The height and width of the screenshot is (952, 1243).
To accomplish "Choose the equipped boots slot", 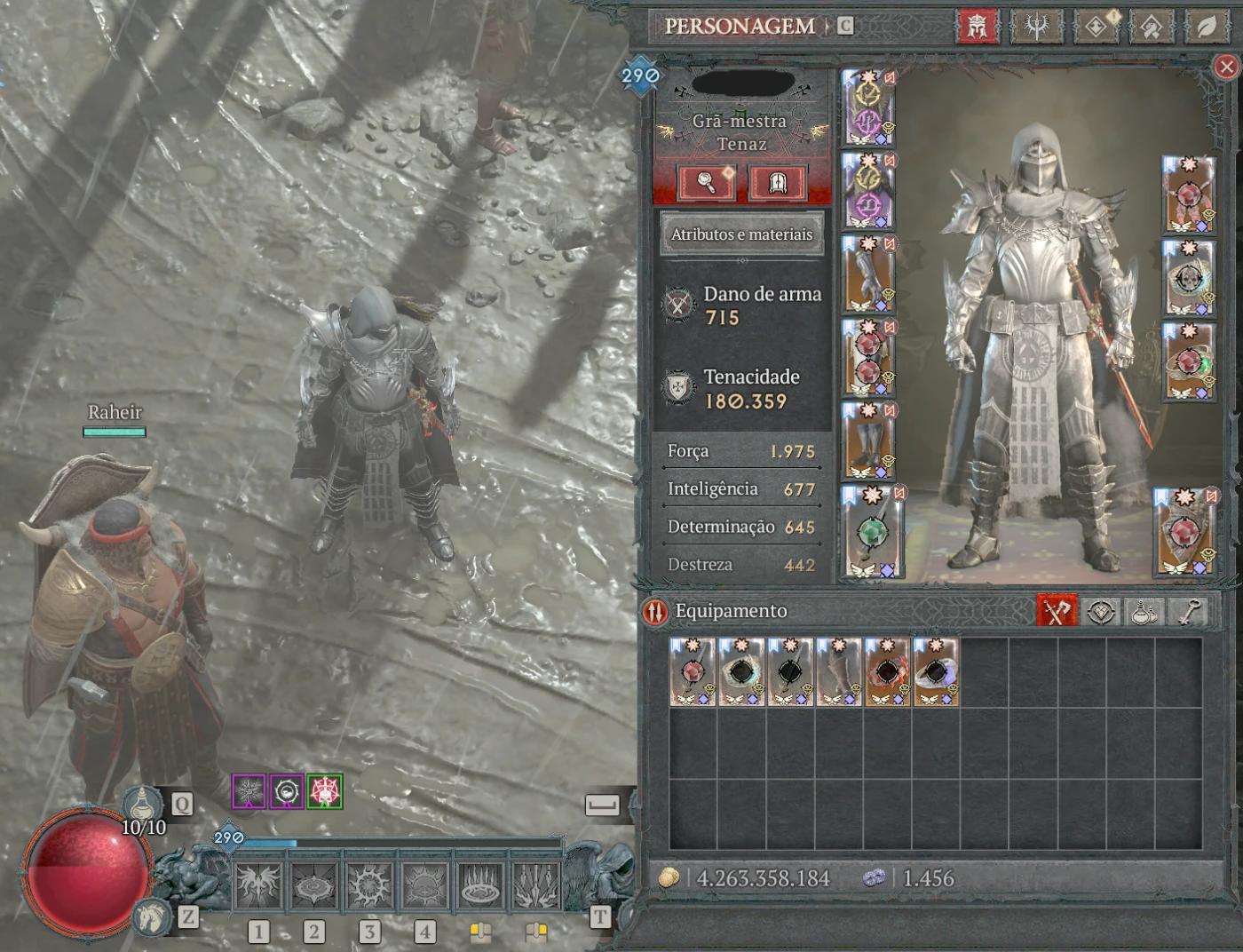I will [868, 441].
